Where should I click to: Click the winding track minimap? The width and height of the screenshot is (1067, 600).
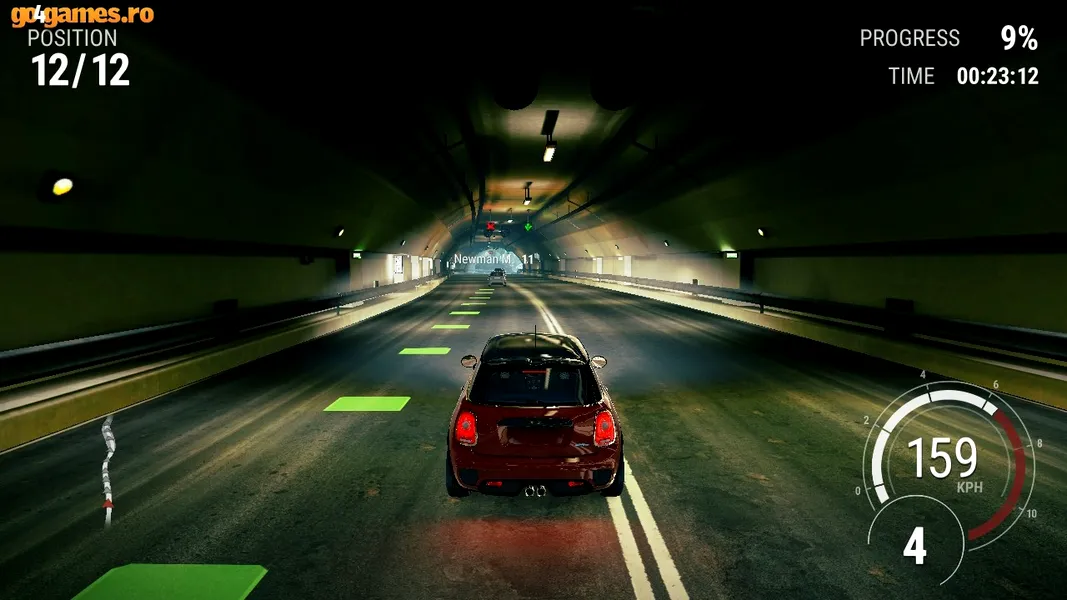pyautogui.click(x=107, y=470)
